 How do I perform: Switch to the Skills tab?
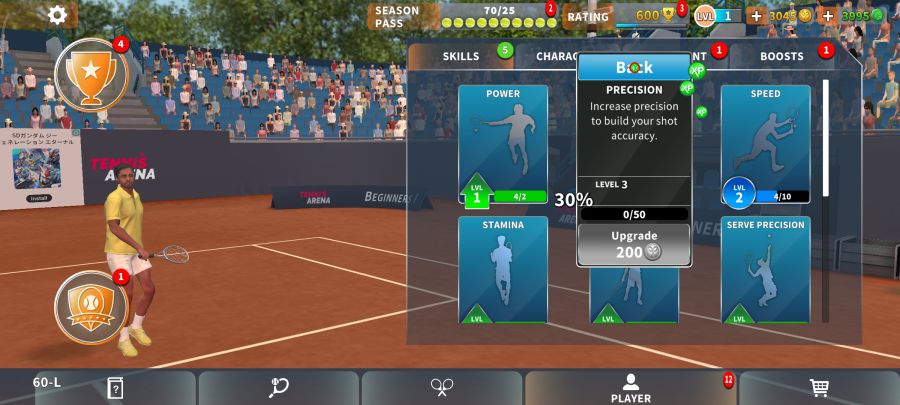click(461, 56)
